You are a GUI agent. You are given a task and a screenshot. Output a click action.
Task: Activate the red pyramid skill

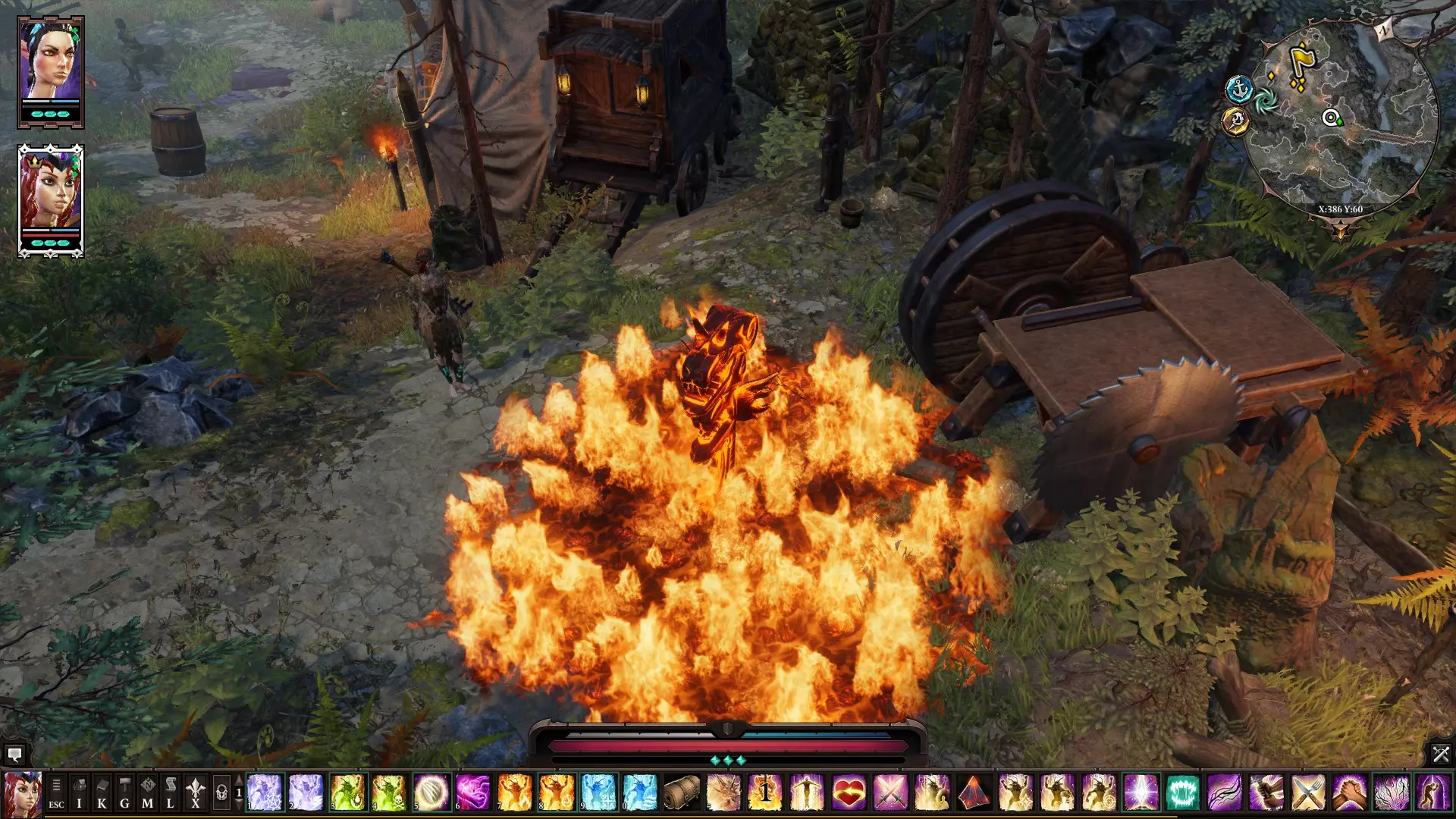point(974,792)
